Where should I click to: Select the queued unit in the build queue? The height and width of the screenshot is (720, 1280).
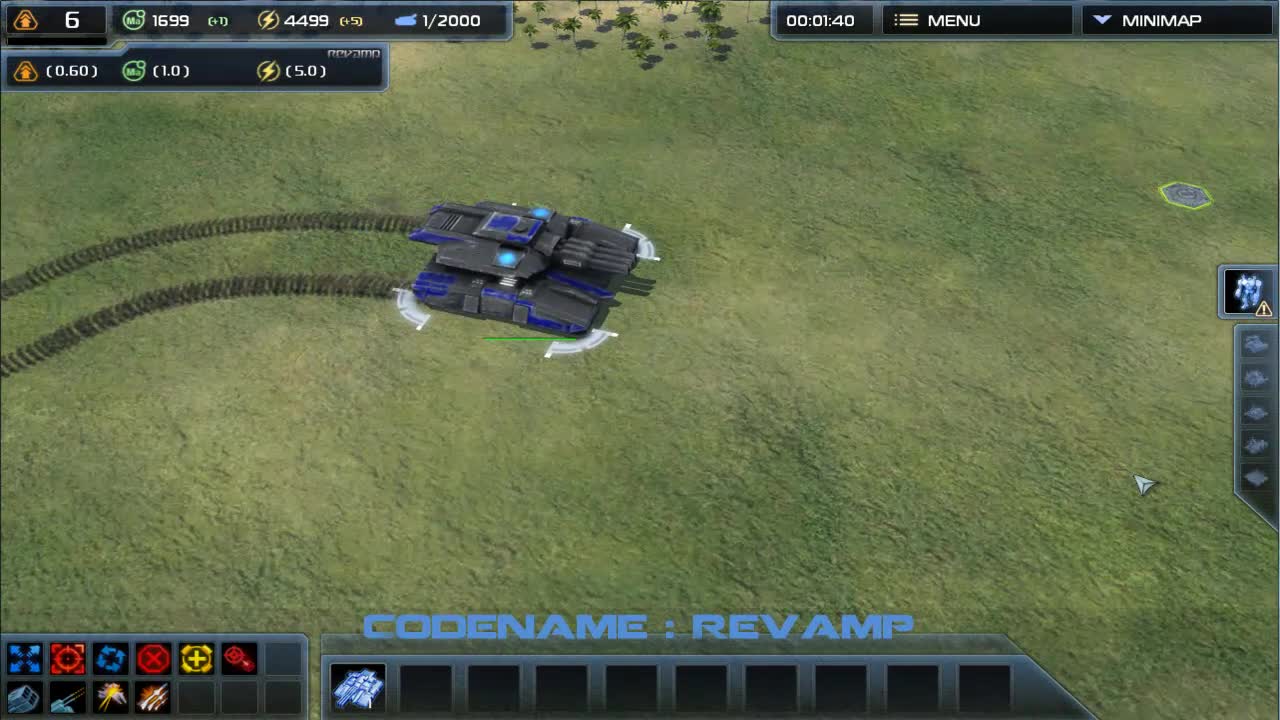coord(358,688)
